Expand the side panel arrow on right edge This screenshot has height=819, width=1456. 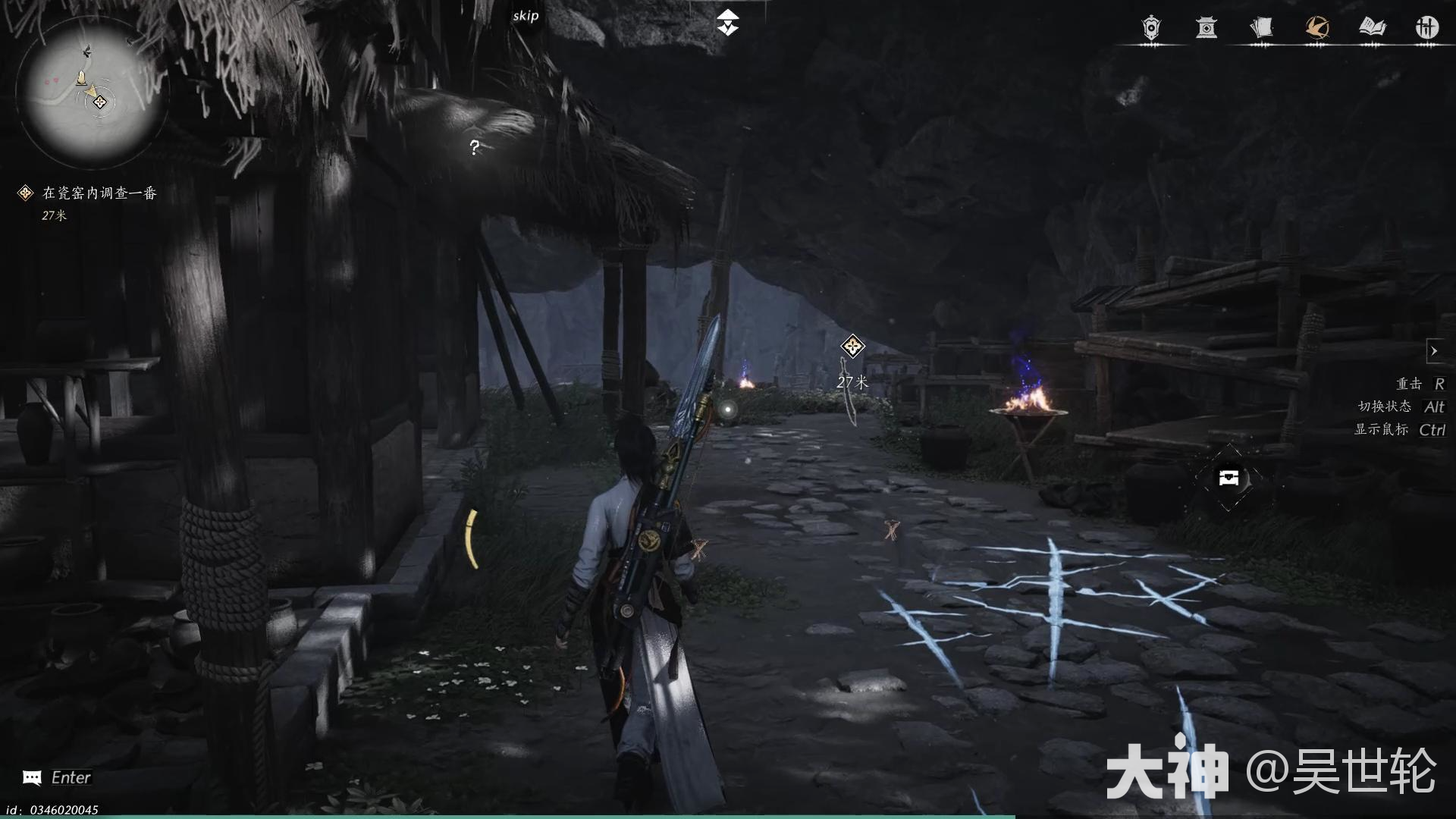pos(1436,350)
